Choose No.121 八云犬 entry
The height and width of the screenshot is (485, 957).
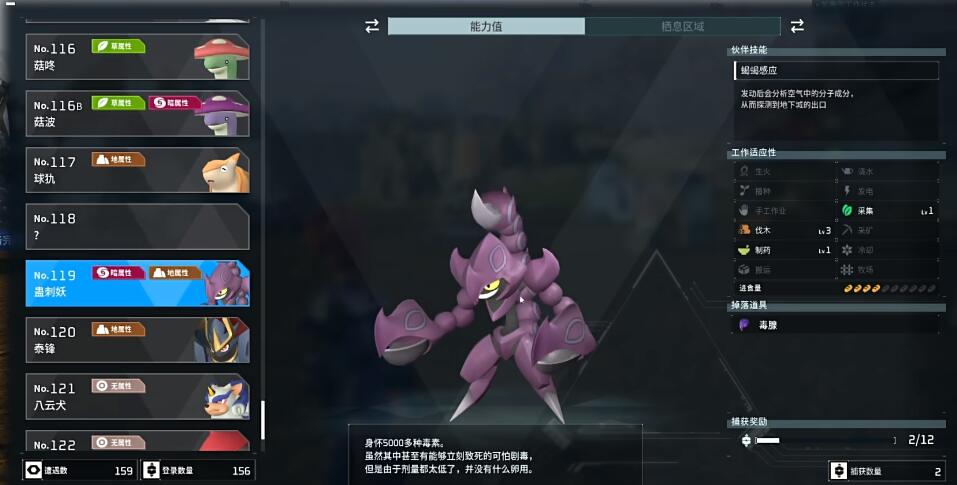[137, 396]
